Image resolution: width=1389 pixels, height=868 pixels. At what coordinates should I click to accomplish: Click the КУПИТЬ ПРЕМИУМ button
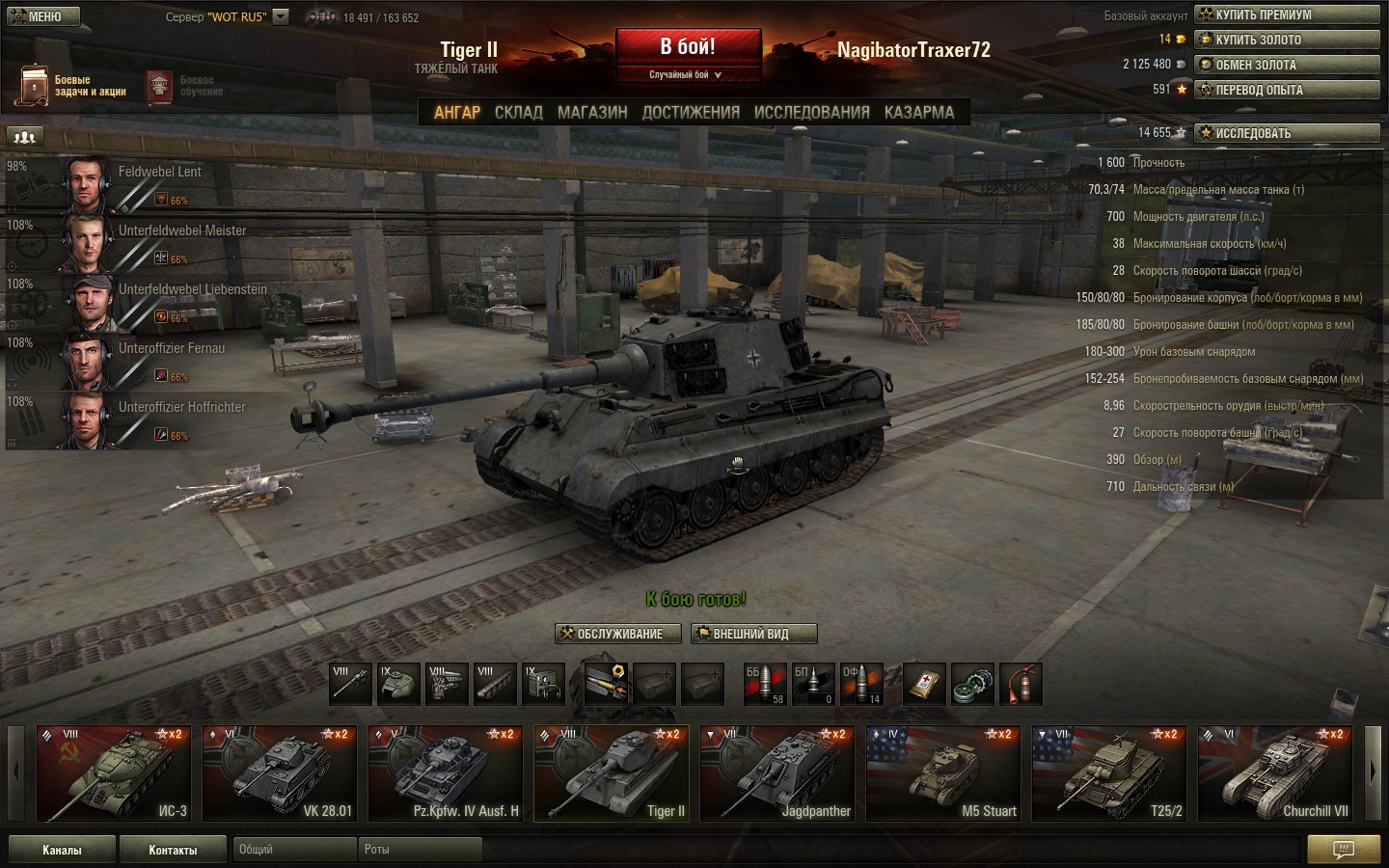[1287, 14]
